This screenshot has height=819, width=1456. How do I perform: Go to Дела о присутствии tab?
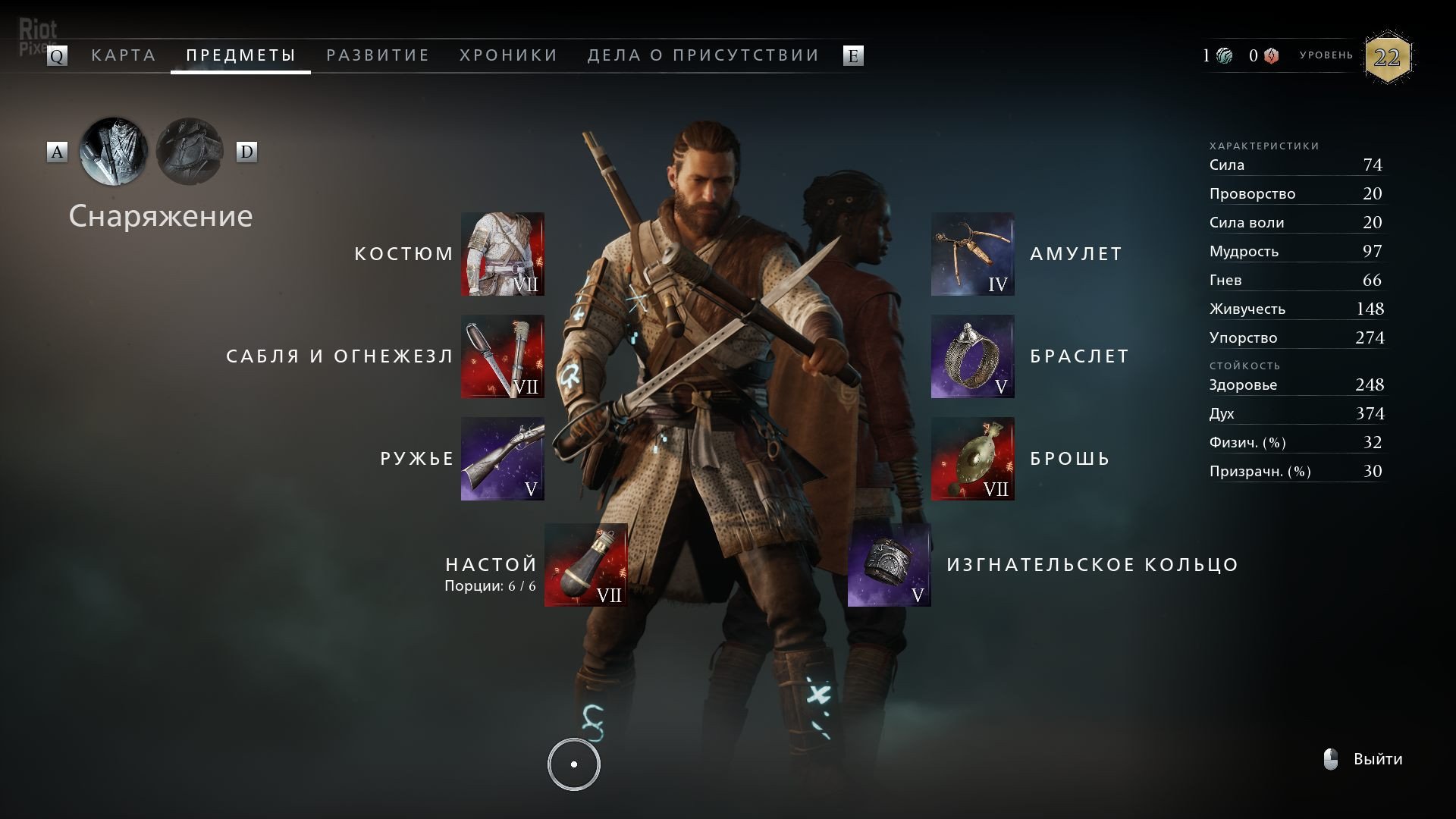pyautogui.click(x=704, y=55)
